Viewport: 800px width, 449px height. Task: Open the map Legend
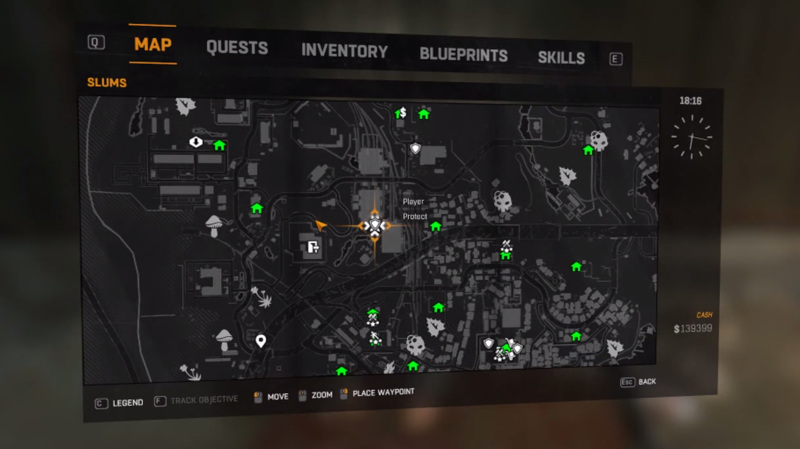pos(120,402)
